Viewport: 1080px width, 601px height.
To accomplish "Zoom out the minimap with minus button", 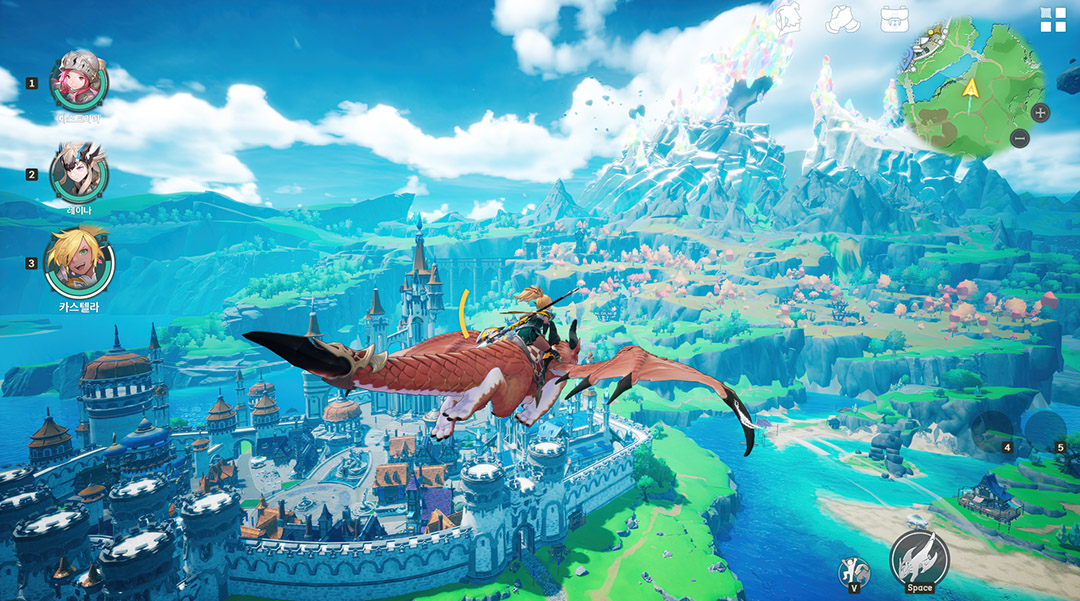I will click(x=1019, y=139).
